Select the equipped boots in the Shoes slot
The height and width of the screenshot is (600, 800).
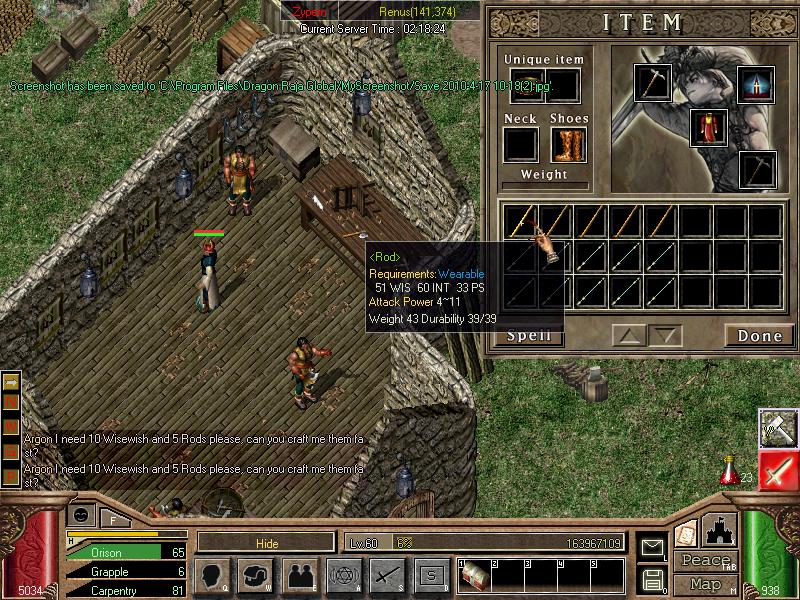[x=567, y=145]
